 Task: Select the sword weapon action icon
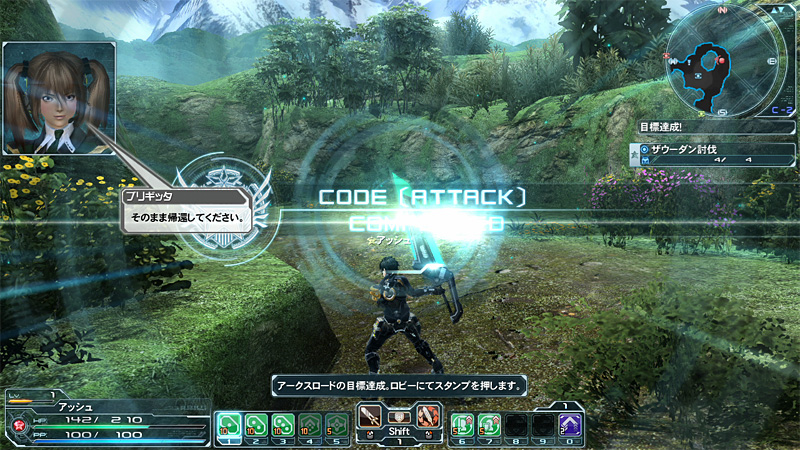point(371,415)
